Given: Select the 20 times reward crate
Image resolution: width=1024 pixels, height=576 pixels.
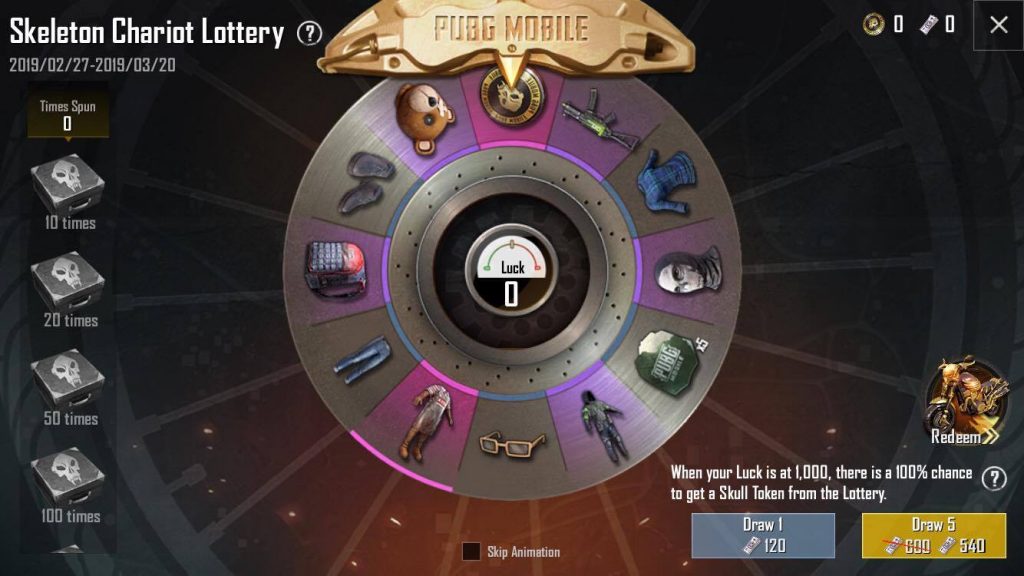Looking at the screenshot, I should [68, 281].
